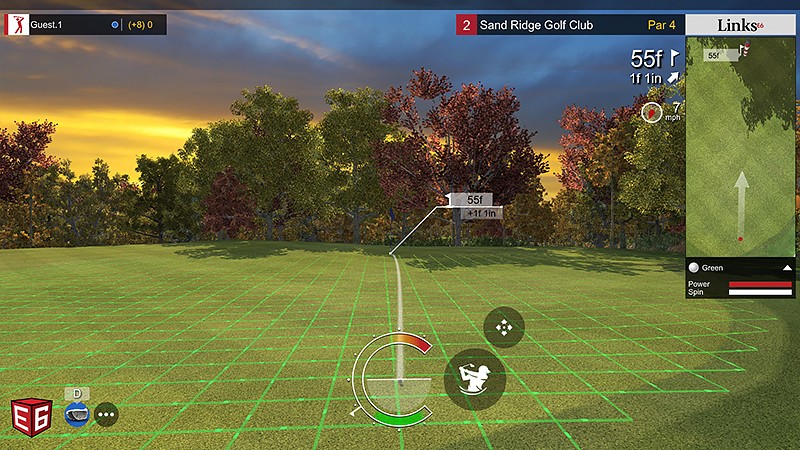Select the driver club icon
The image size is (800, 450).
pyautogui.click(x=77, y=413)
